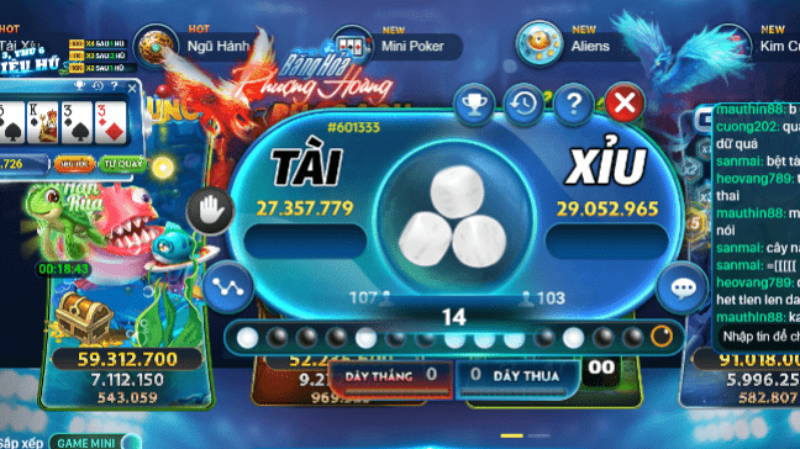This screenshot has width=800, height=449.
Task: Open the Tài Xỉu trophy leaderboard
Action: (x=472, y=102)
